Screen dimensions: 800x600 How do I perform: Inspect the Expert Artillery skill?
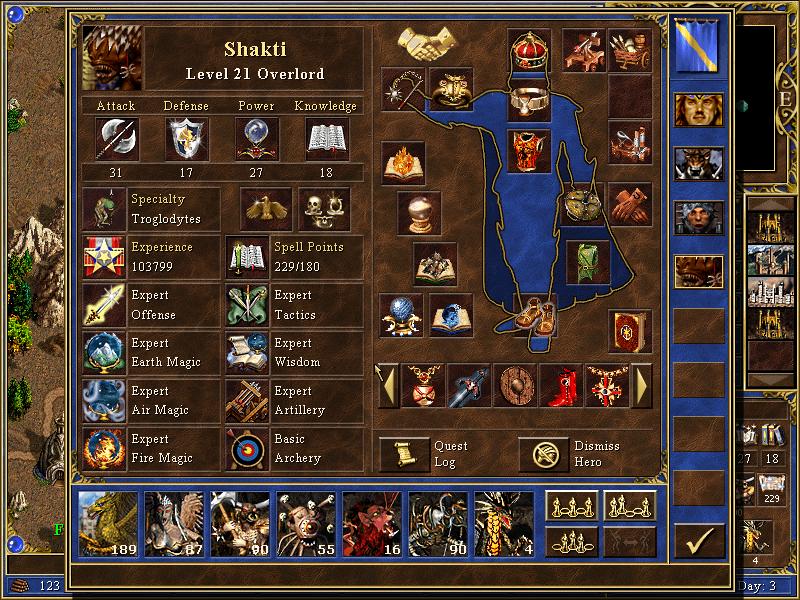pyautogui.click(x=247, y=401)
